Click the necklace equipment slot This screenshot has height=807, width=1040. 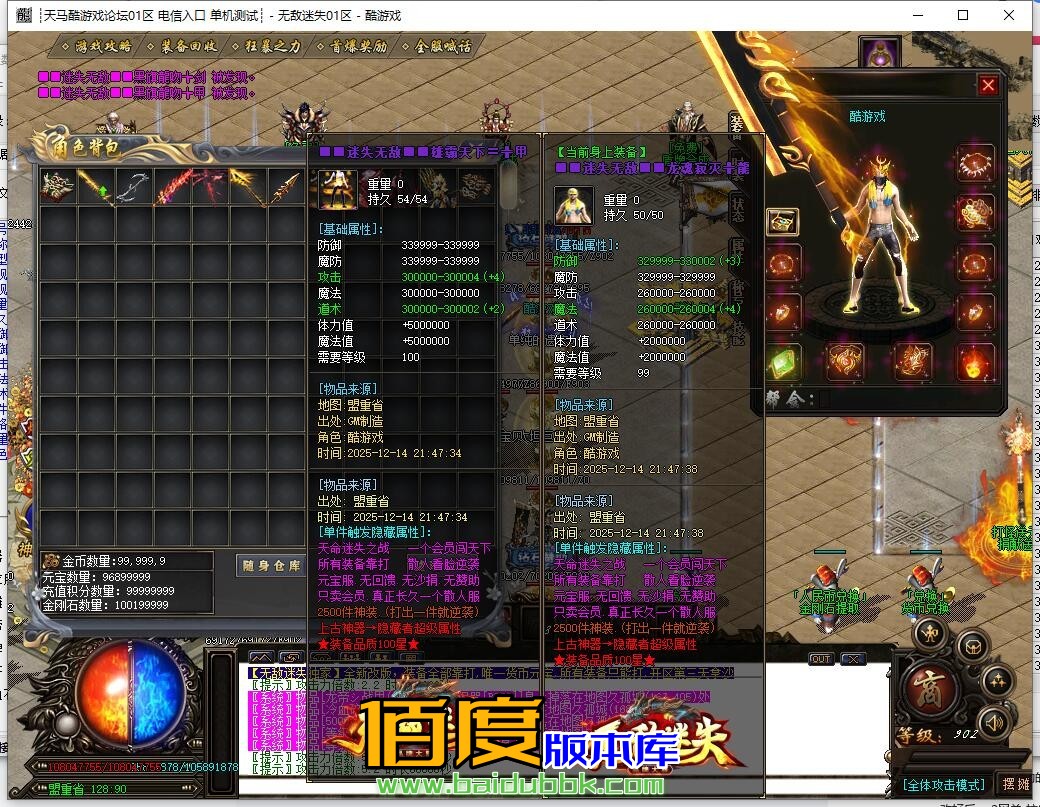pyautogui.click(x=974, y=163)
